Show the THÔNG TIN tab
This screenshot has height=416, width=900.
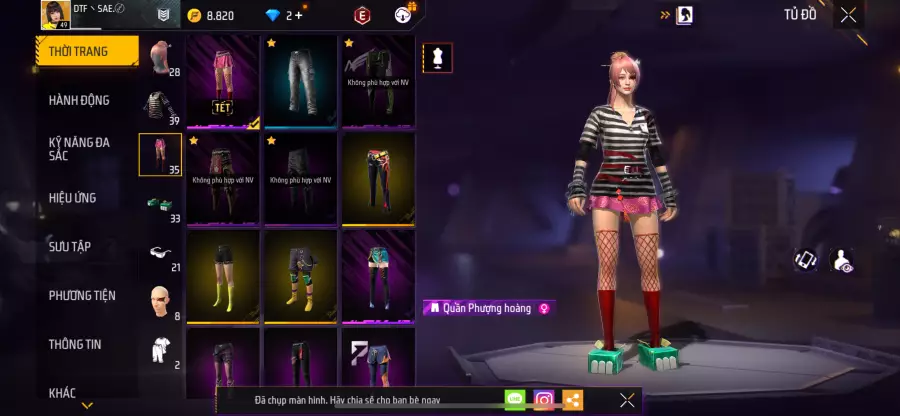(x=76, y=344)
